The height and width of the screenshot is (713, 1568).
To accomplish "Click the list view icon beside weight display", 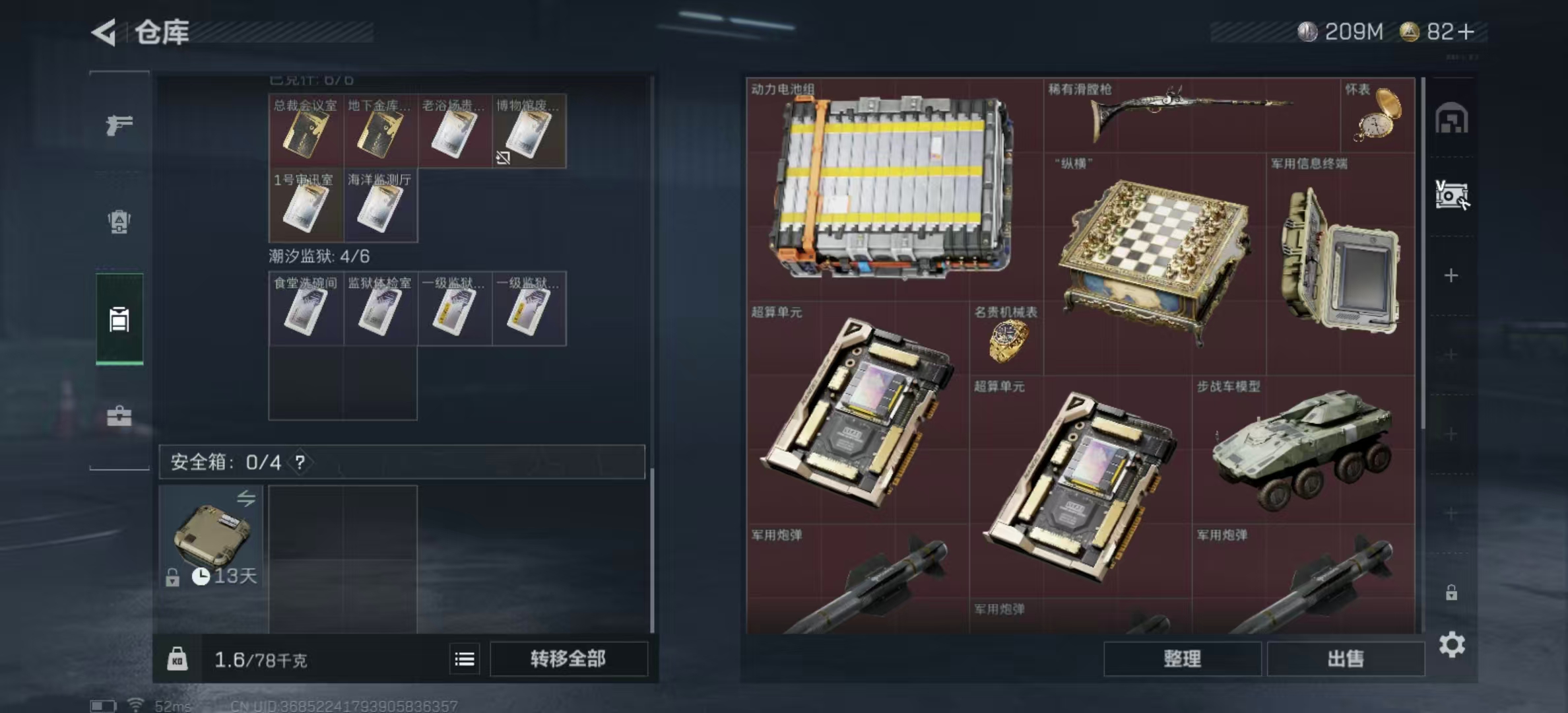I will (x=466, y=659).
